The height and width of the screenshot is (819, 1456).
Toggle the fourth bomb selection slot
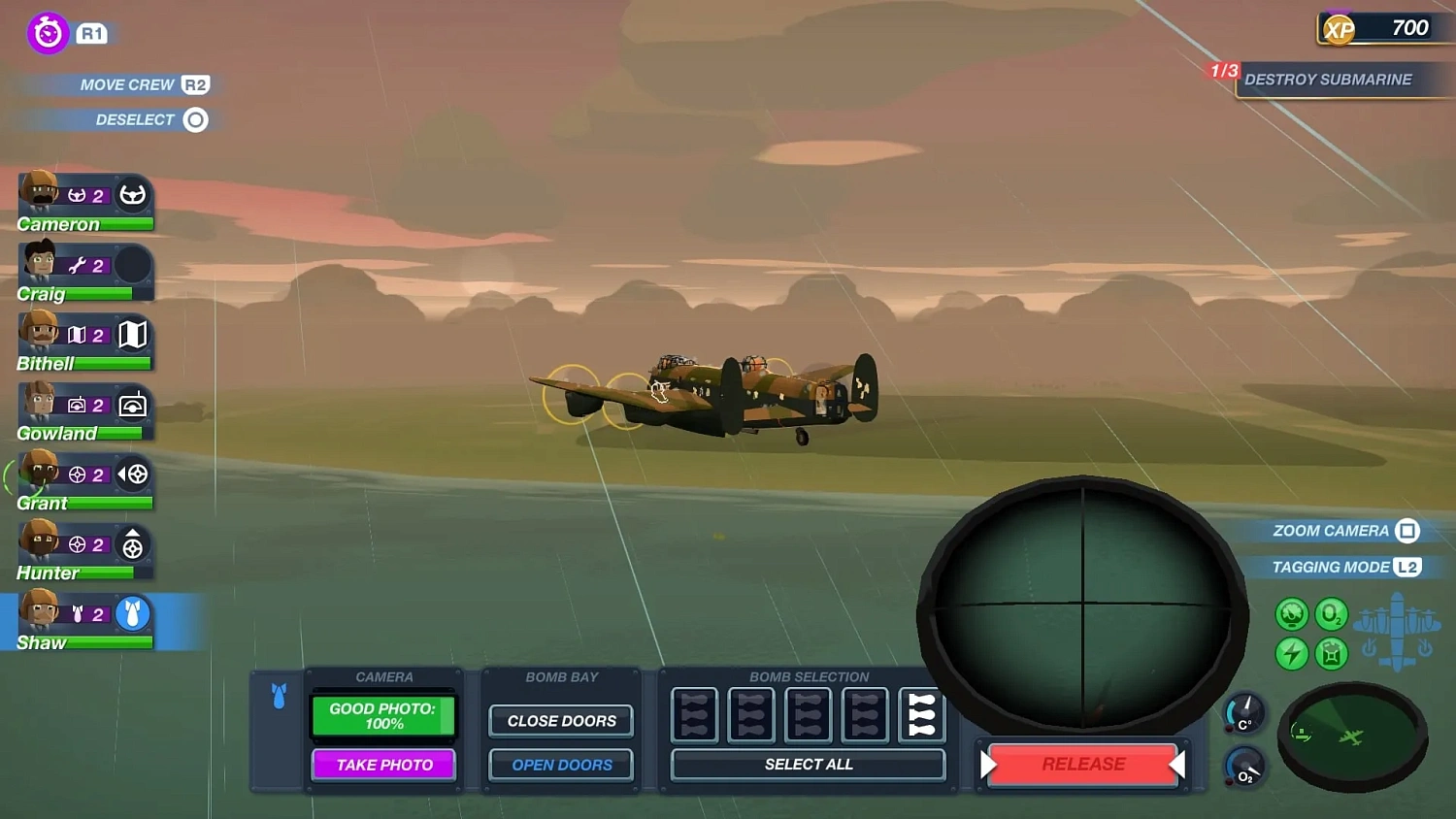864,714
